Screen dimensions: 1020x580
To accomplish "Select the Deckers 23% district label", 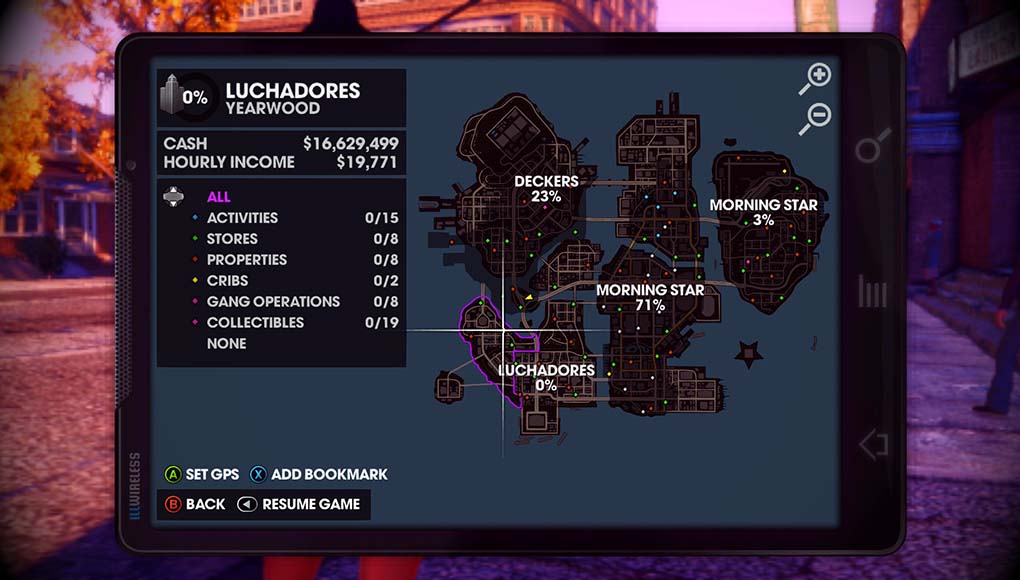I will [546, 188].
